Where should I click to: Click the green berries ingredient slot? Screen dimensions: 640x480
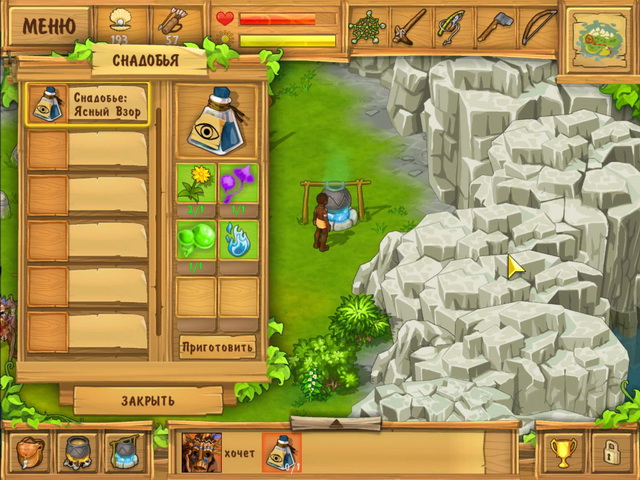[x=196, y=240]
